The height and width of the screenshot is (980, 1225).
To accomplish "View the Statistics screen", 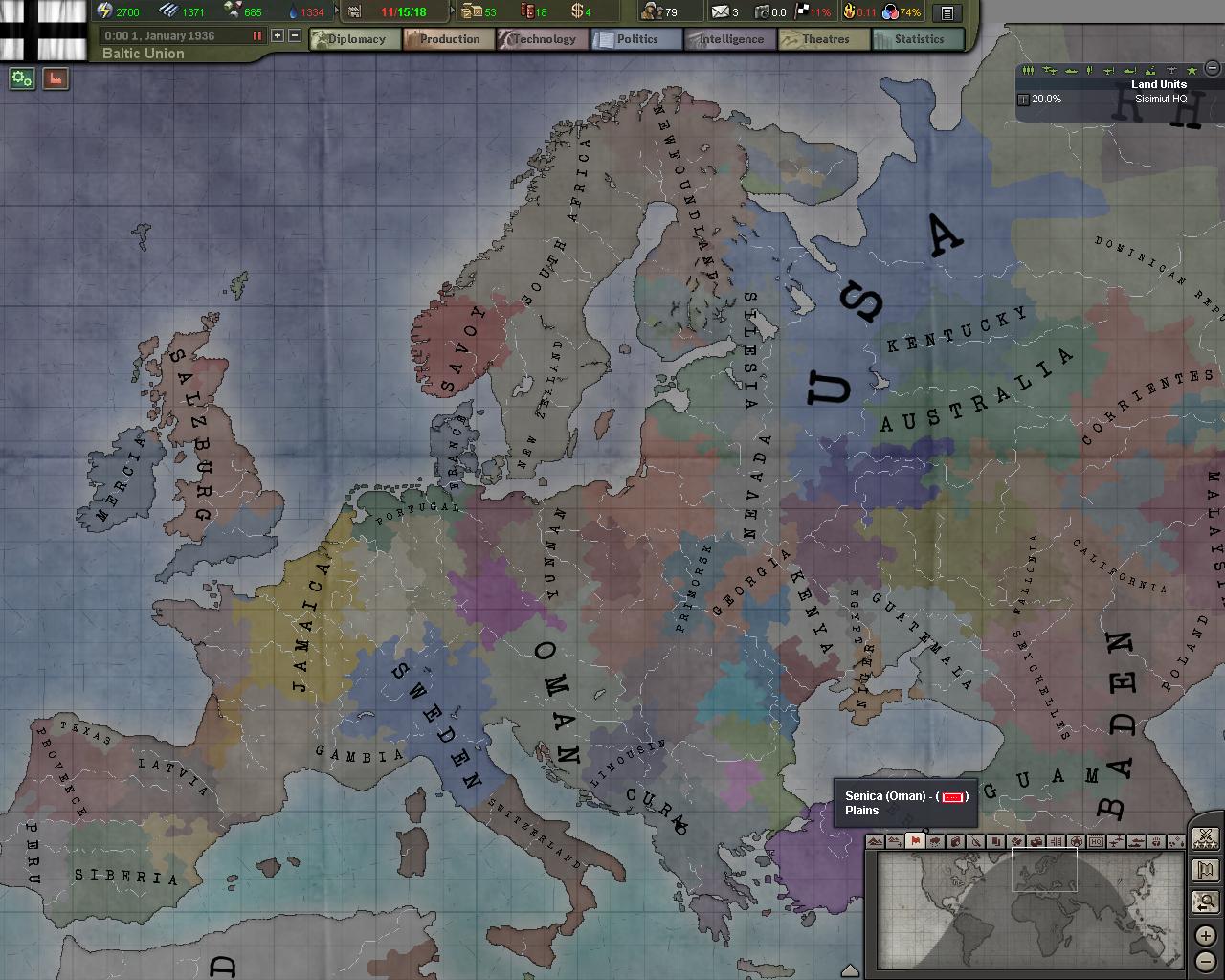I will pyautogui.click(x=918, y=39).
